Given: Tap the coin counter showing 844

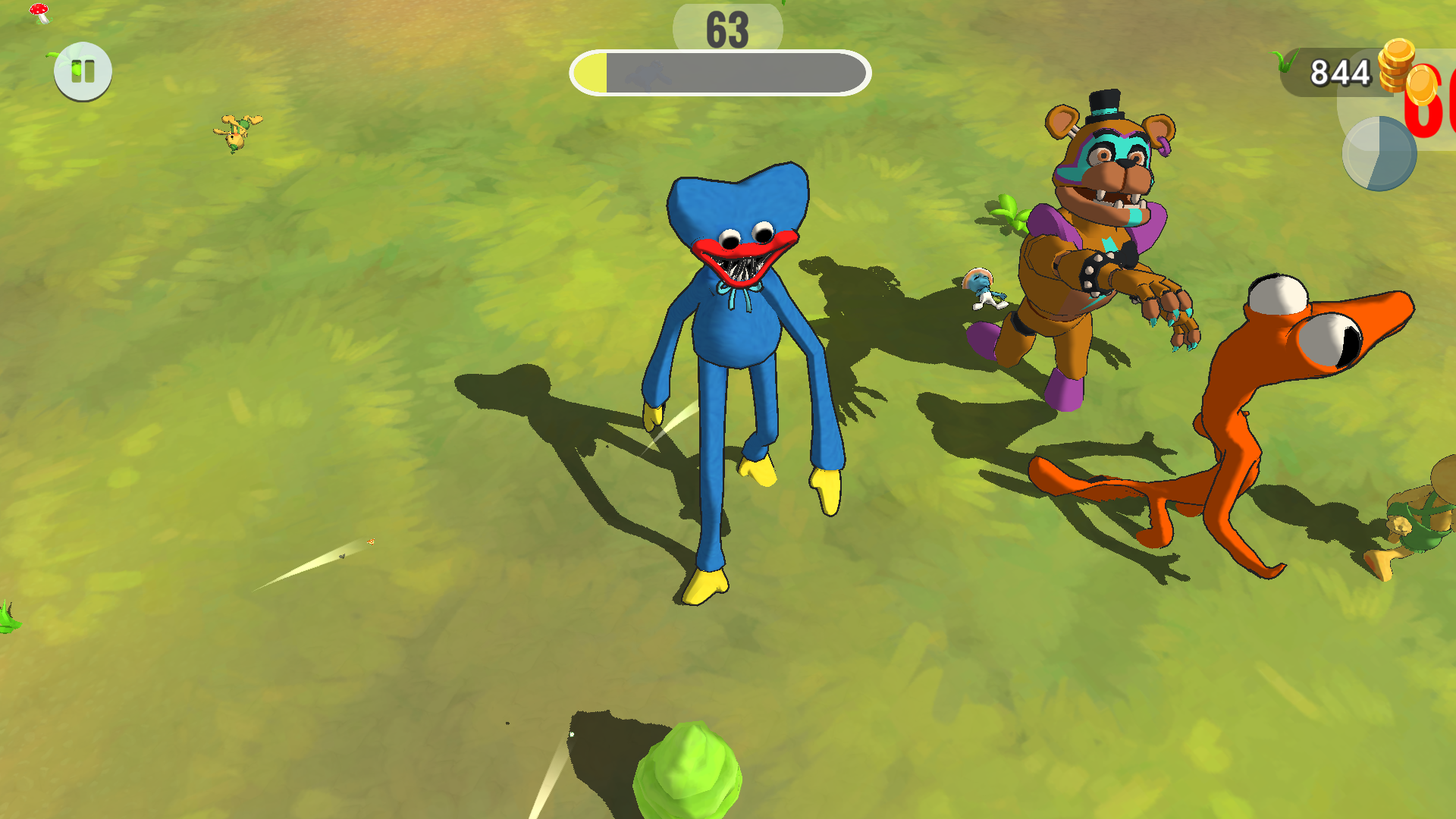Looking at the screenshot, I should (x=1340, y=74).
